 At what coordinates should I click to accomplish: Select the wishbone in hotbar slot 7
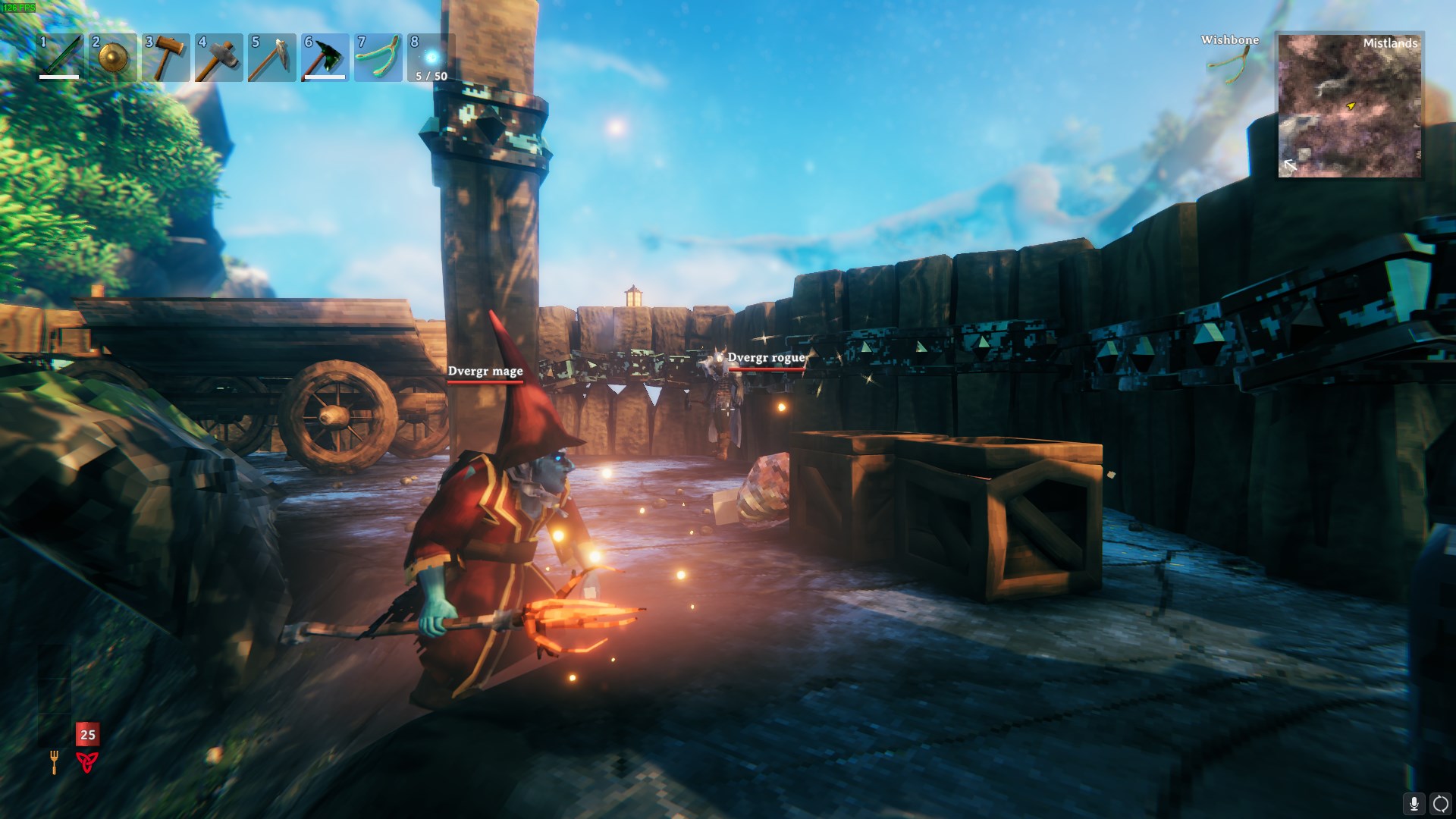[x=378, y=58]
